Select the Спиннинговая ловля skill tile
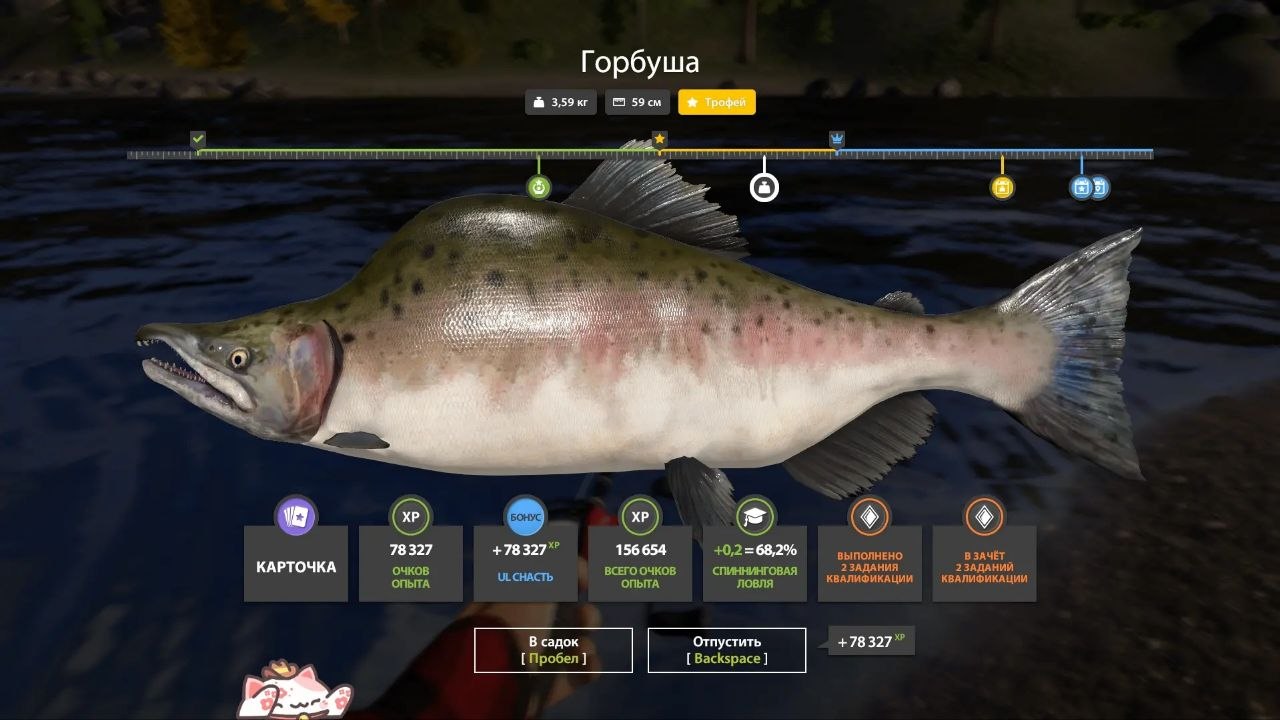 pos(755,565)
